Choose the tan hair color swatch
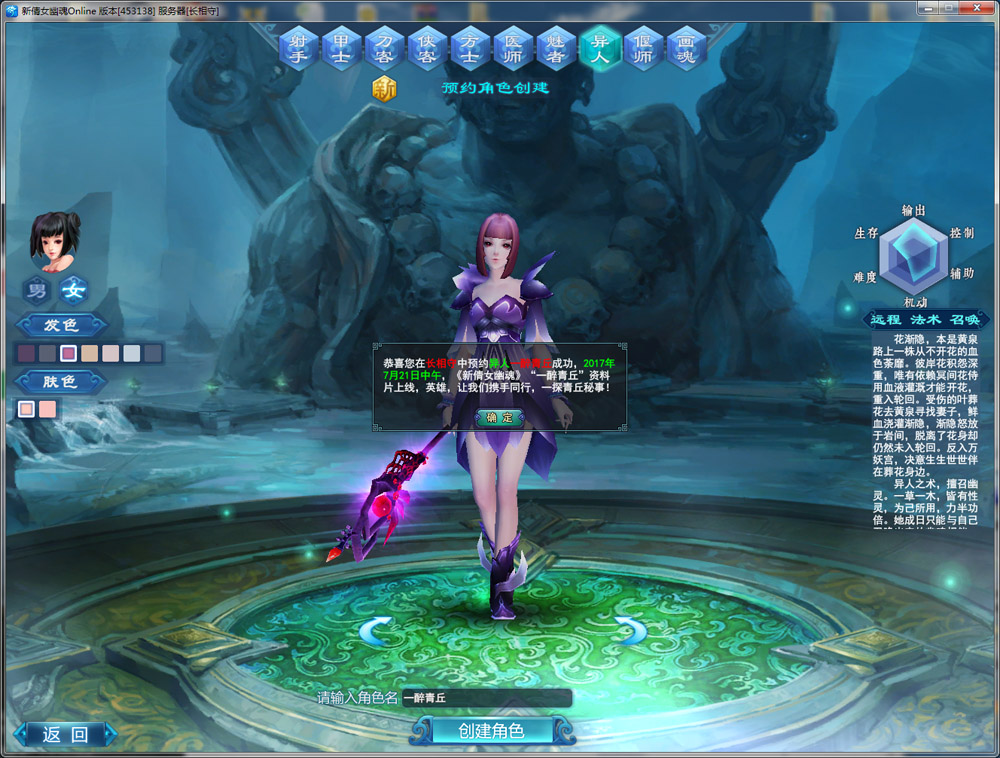This screenshot has width=1000, height=758. (x=89, y=353)
